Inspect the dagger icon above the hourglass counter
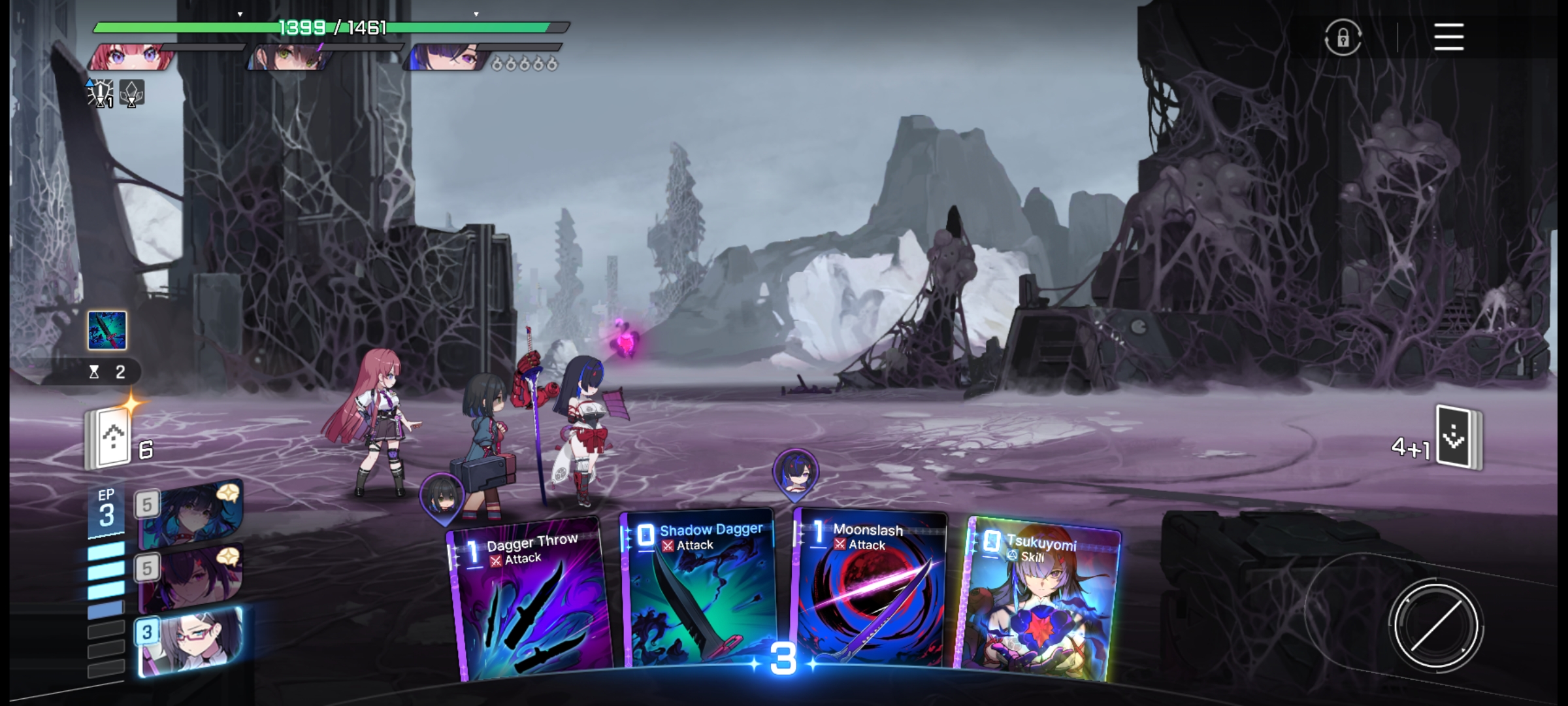 pos(107,331)
